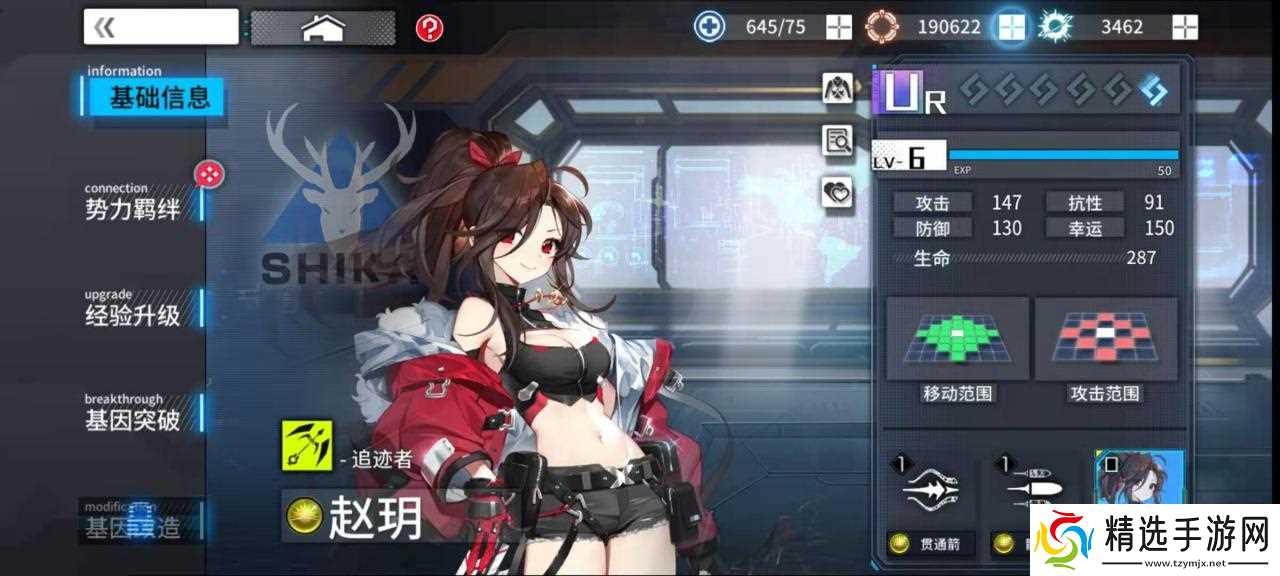Open the character outfit icon
The height and width of the screenshot is (576, 1280).
(x=838, y=88)
